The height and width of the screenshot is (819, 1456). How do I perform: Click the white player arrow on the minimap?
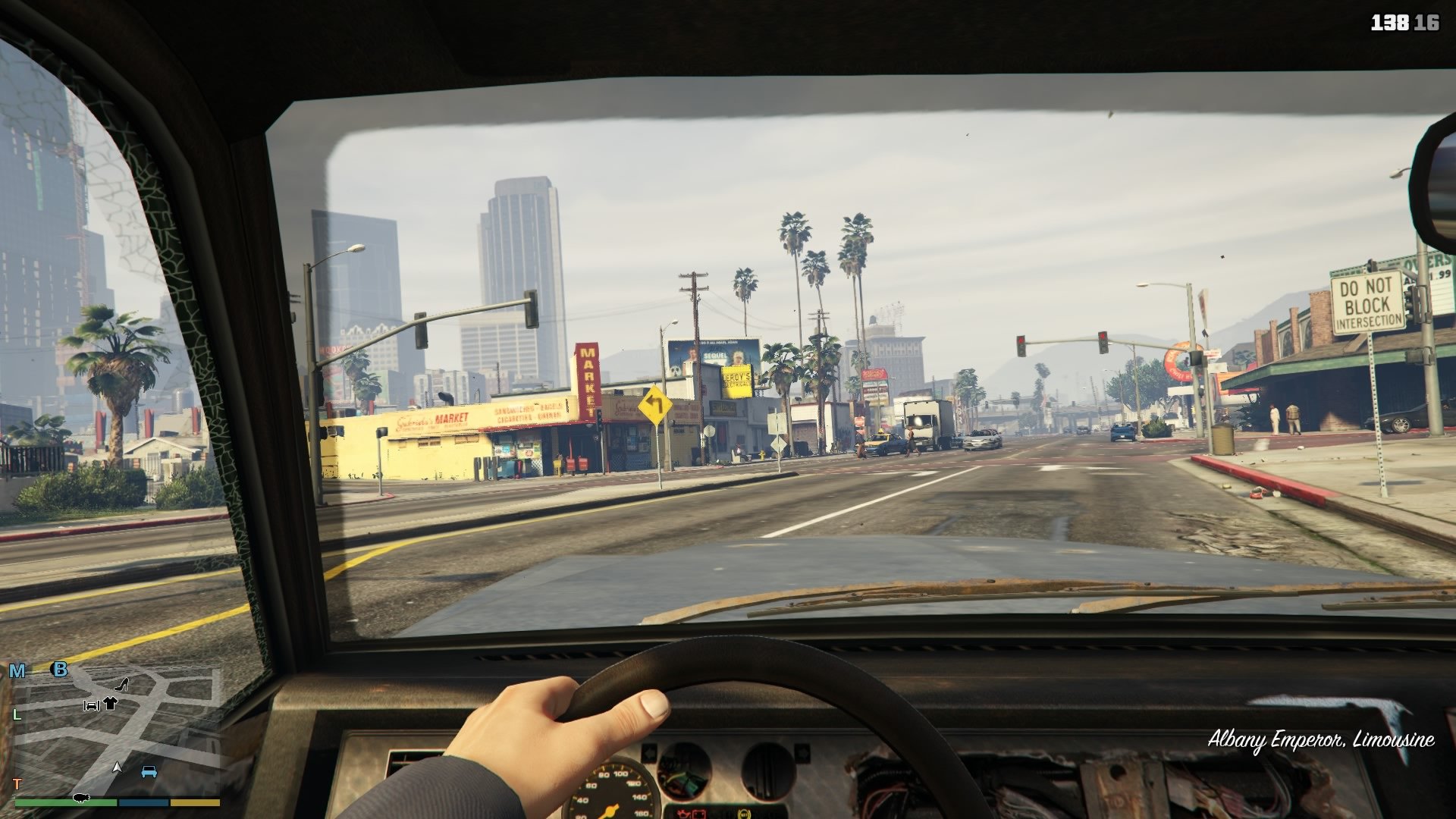tap(118, 767)
